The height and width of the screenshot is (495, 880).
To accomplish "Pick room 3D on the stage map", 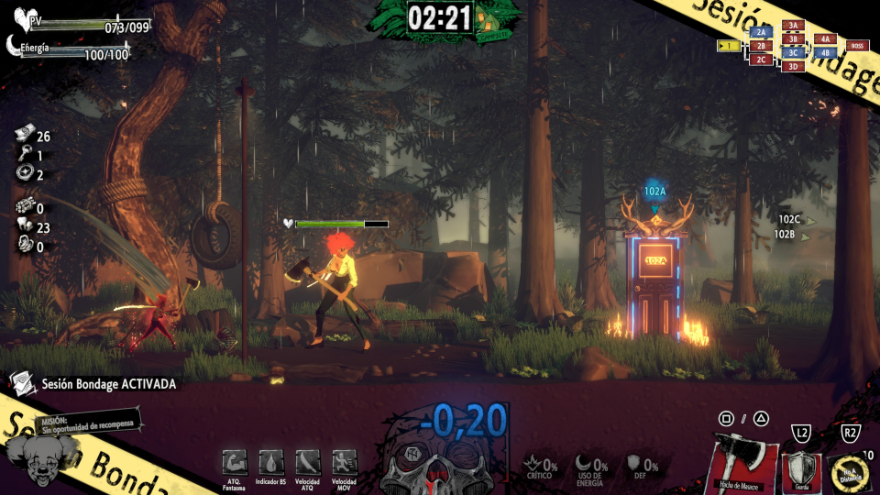I will click(x=793, y=66).
